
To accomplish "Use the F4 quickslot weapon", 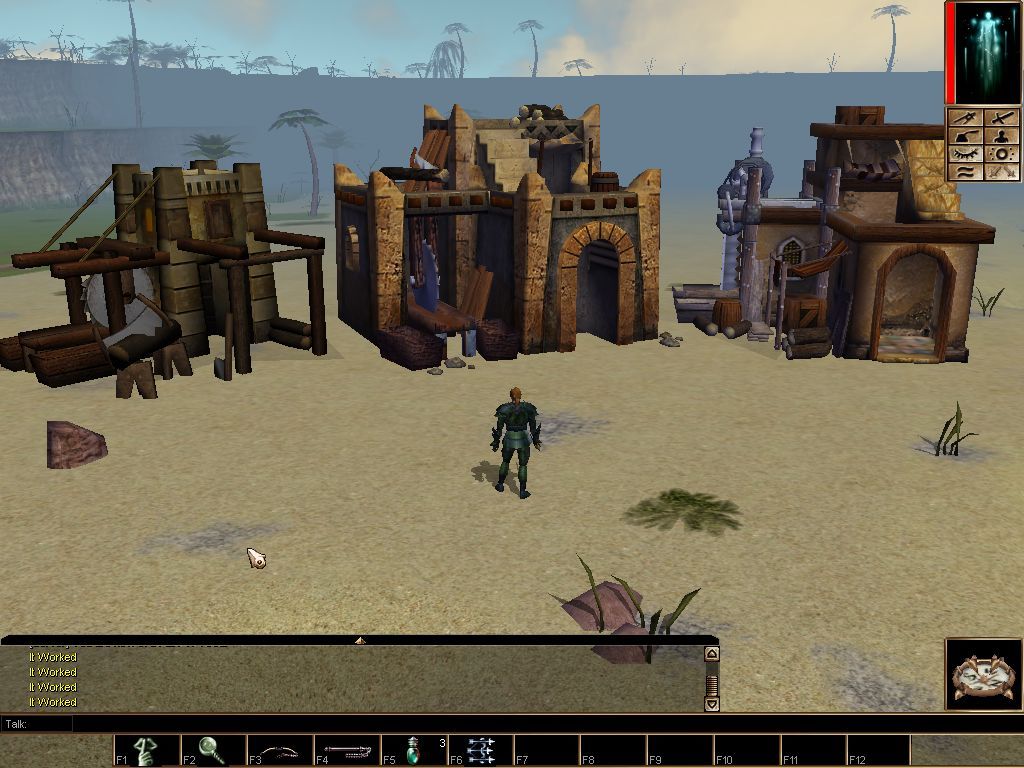I will [x=347, y=750].
